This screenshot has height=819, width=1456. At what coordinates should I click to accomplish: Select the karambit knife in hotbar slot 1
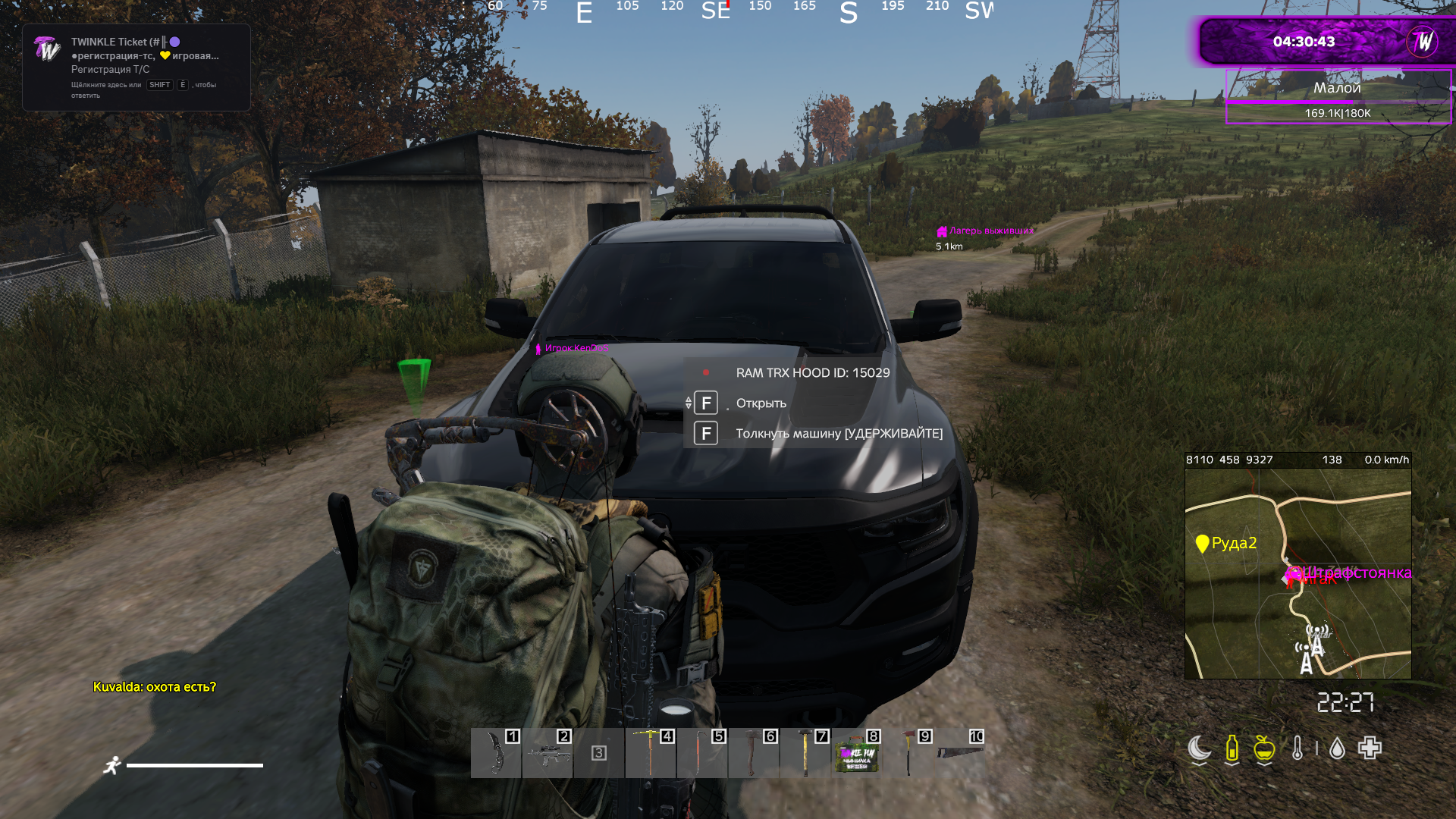[496, 753]
